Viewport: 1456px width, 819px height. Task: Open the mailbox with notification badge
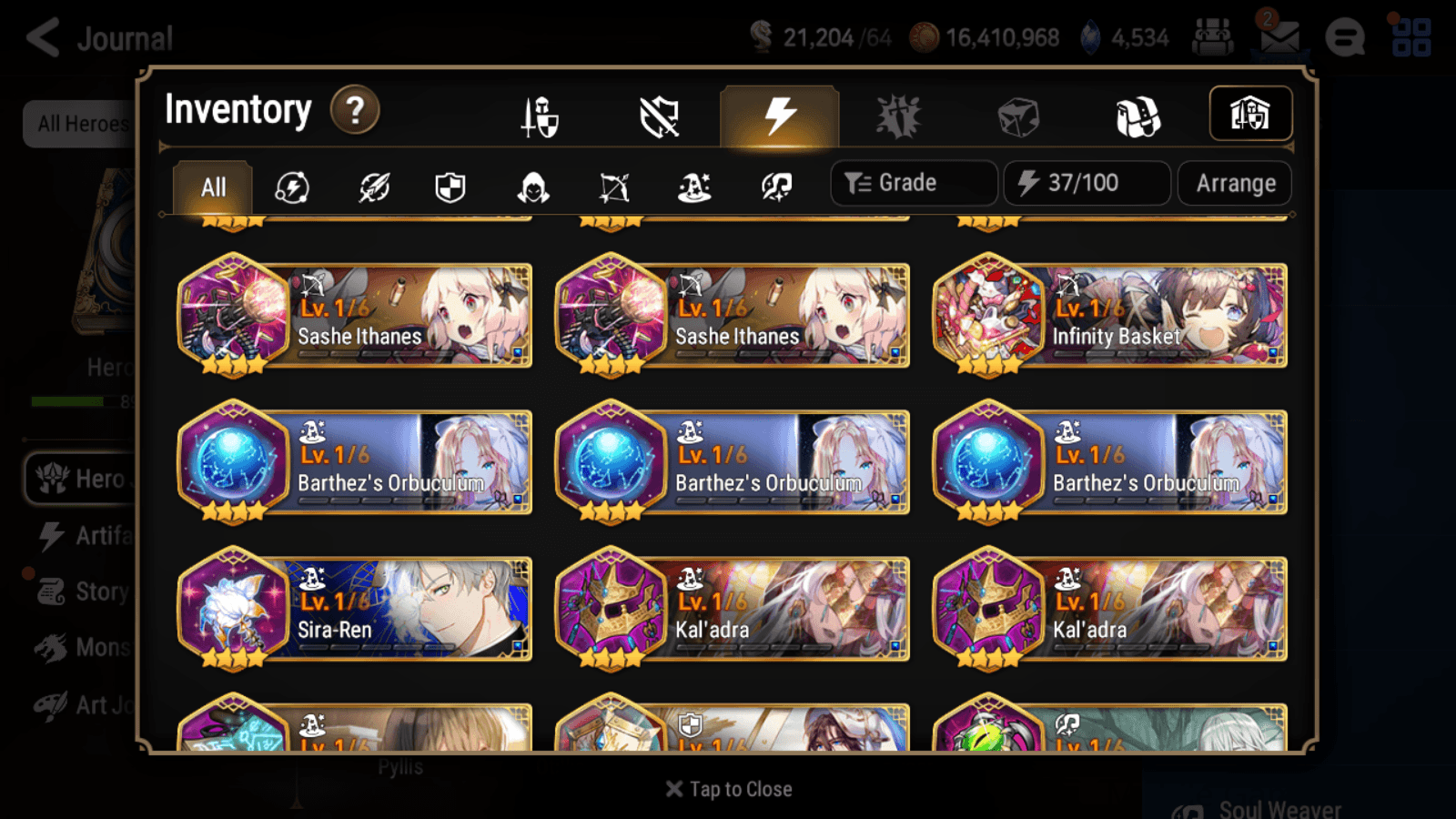(1280, 38)
